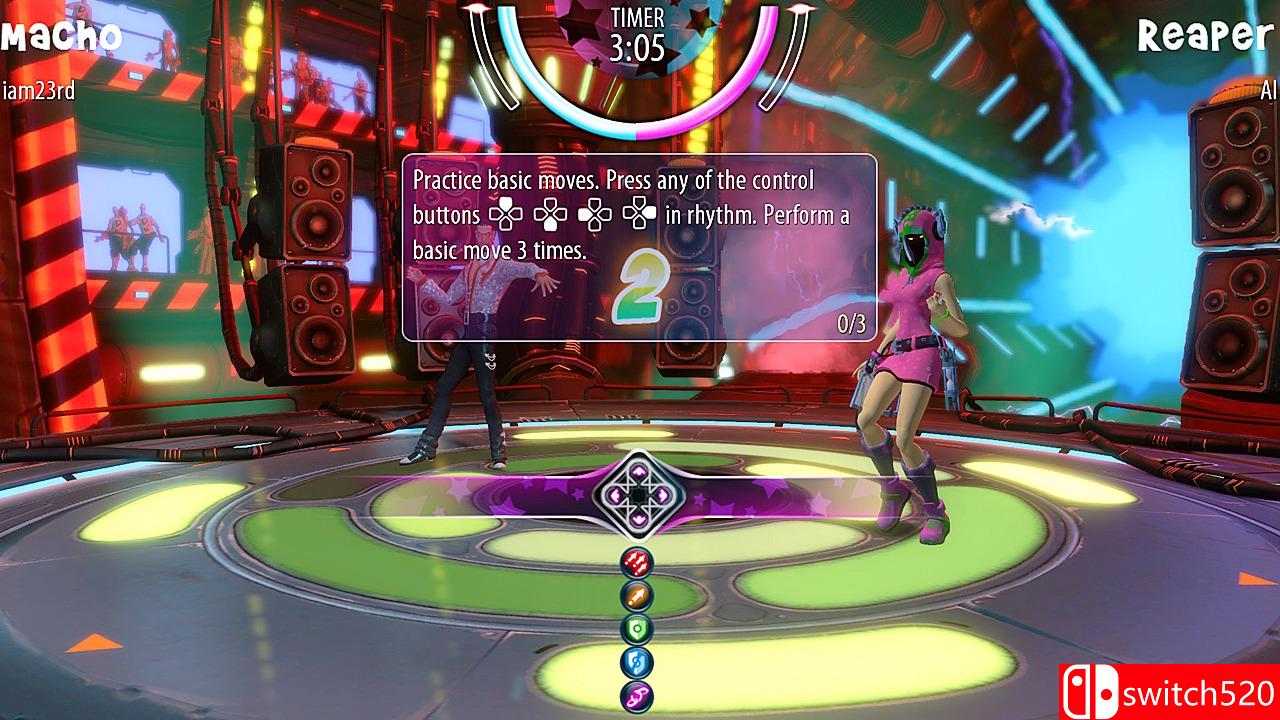Click the green countdown number 2

(644, 290)
